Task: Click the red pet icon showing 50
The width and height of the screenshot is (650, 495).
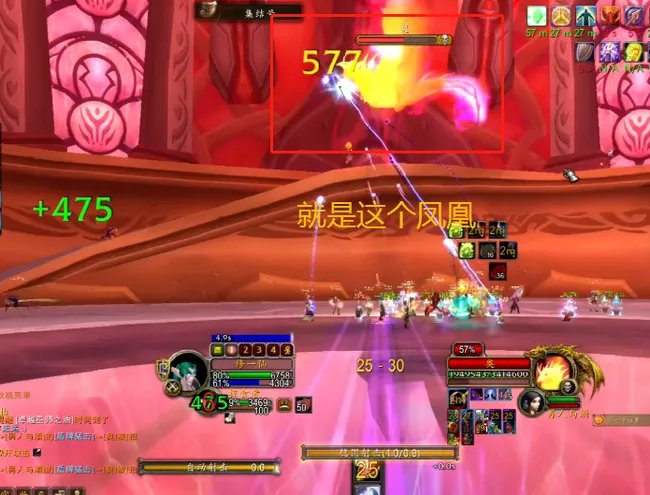Action: click(303, 405)
